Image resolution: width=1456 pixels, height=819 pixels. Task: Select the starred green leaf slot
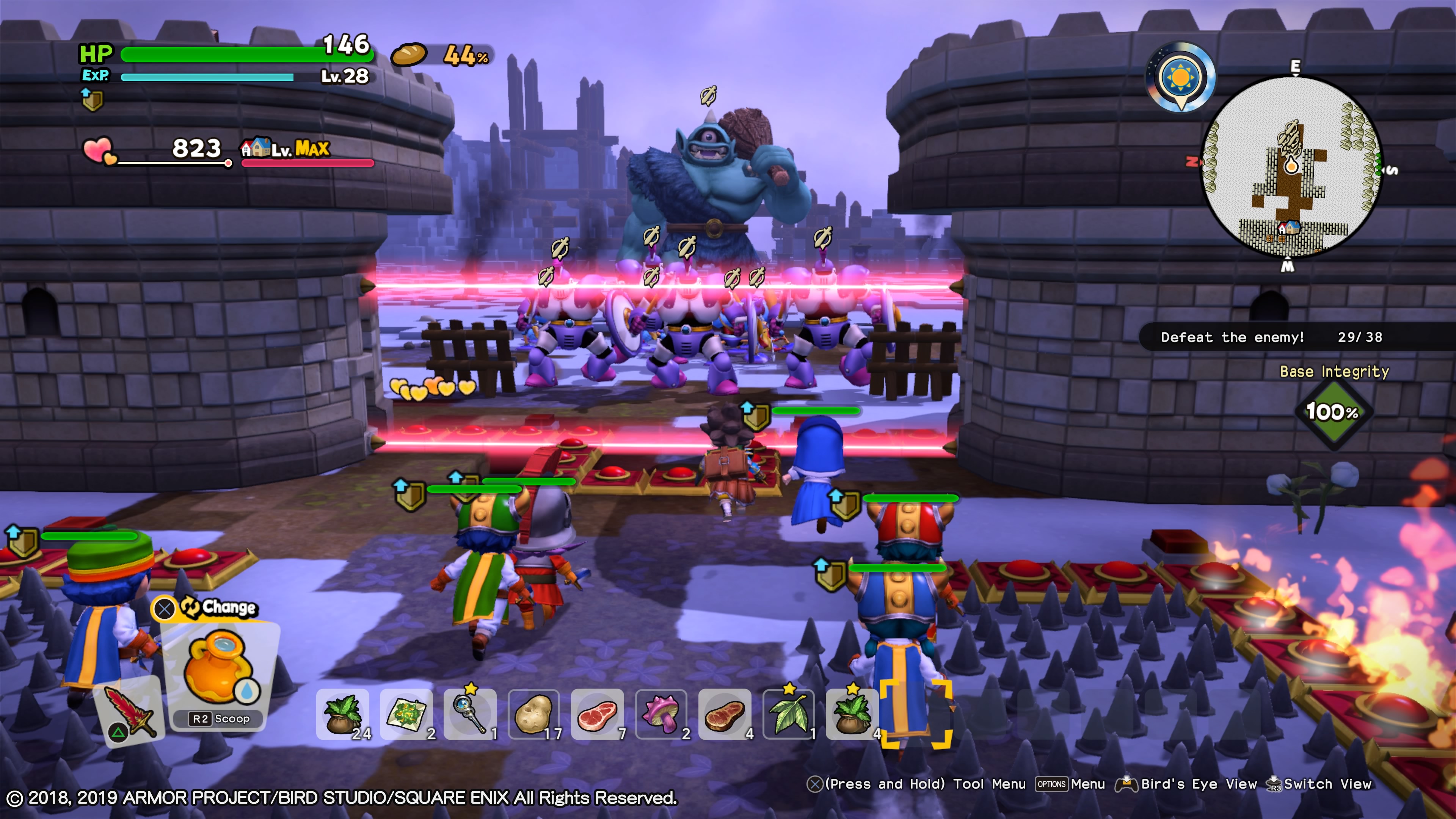[789, 714]
